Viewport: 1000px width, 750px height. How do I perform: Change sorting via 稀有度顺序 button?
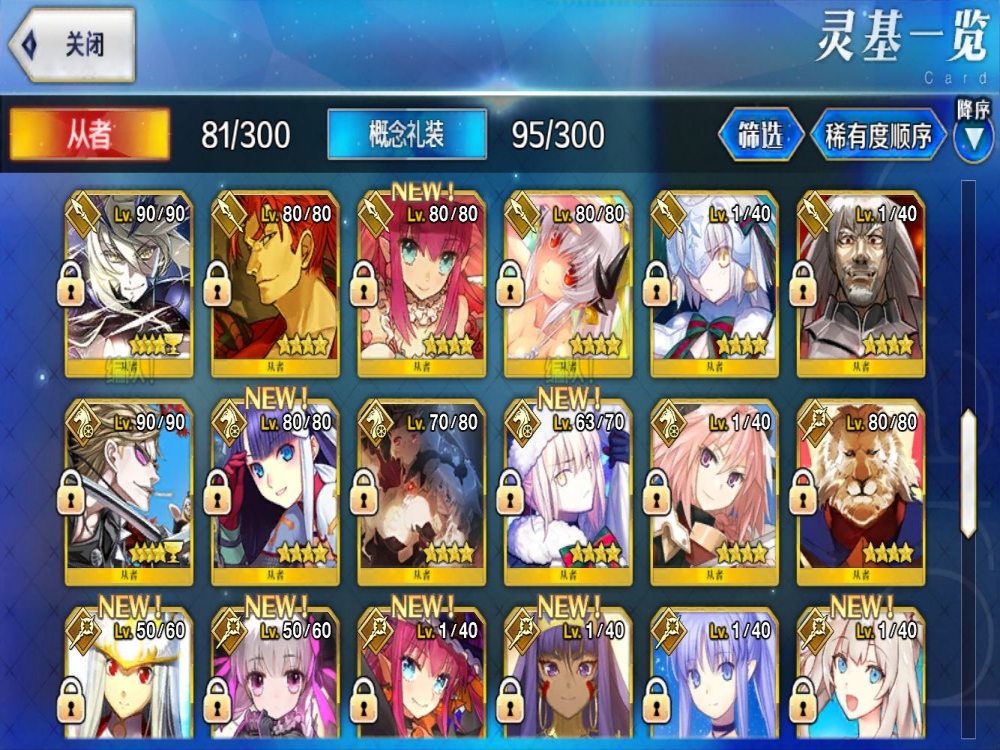tap(878, 135)
